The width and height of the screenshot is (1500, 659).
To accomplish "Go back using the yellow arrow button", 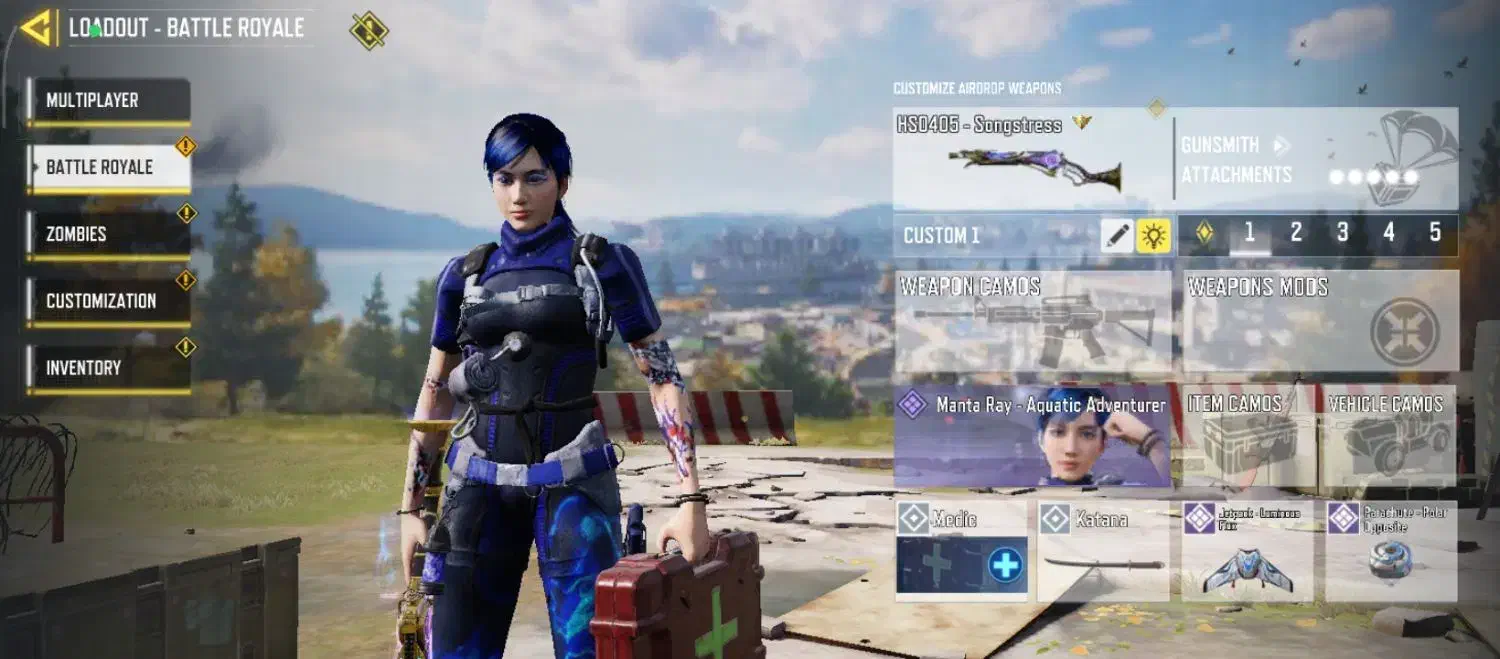I will (37, 28).
